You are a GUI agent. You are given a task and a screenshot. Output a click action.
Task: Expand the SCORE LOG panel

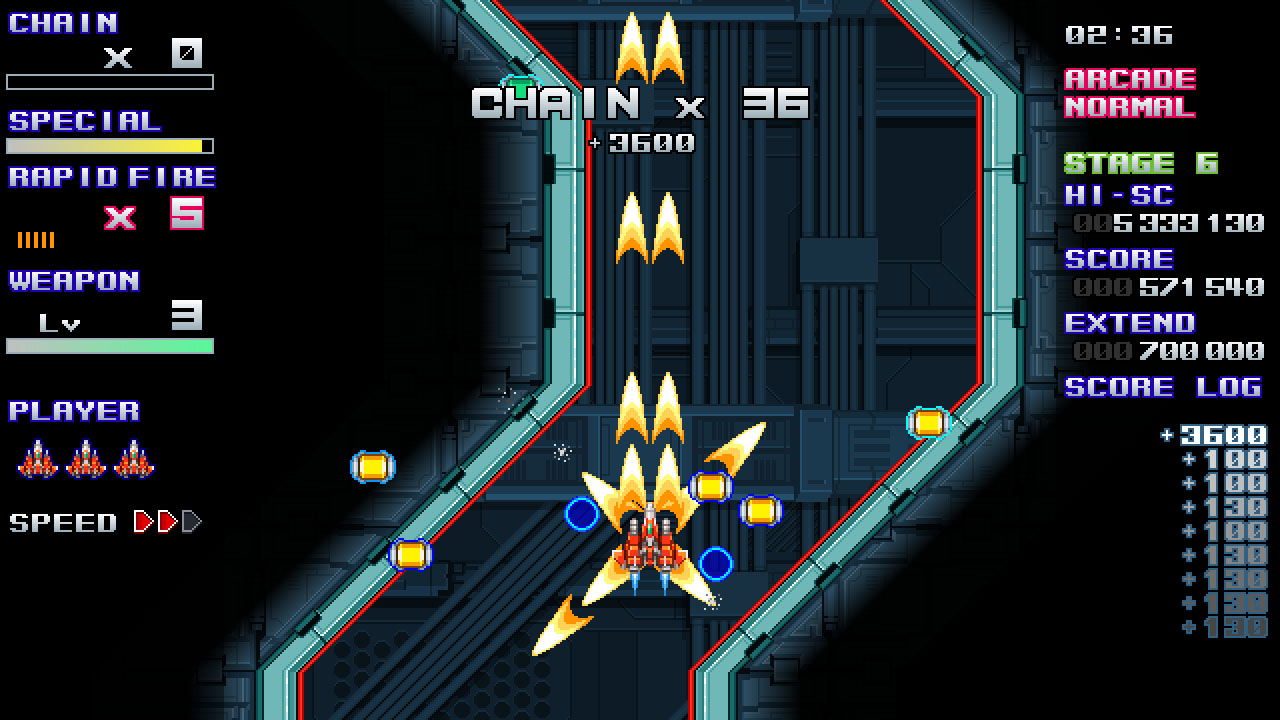1162,388
